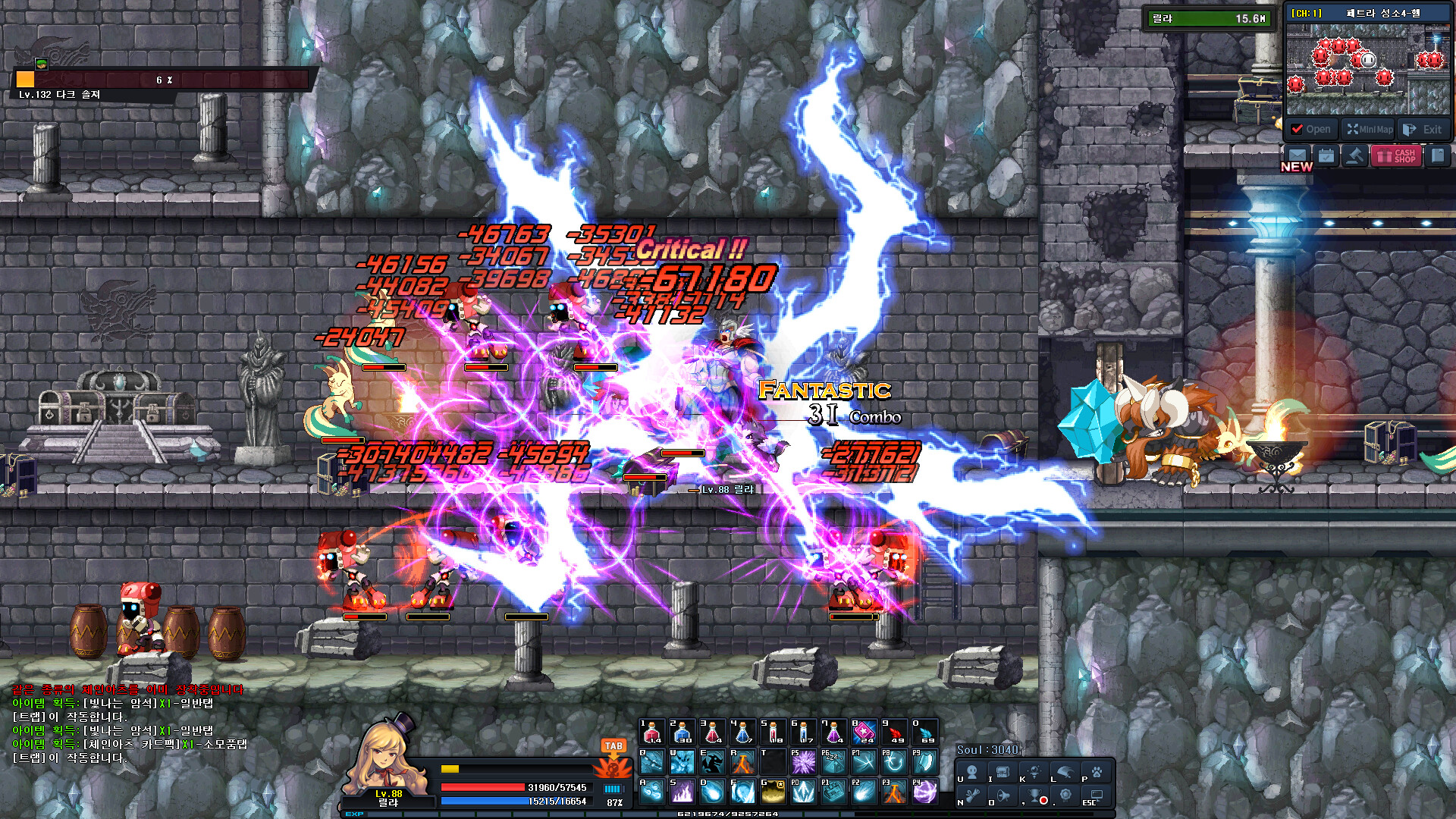The width and height of the screenshot is (1456, 819).
Task: Open the quest scroll icon on N key
Action: click(972, 795)
